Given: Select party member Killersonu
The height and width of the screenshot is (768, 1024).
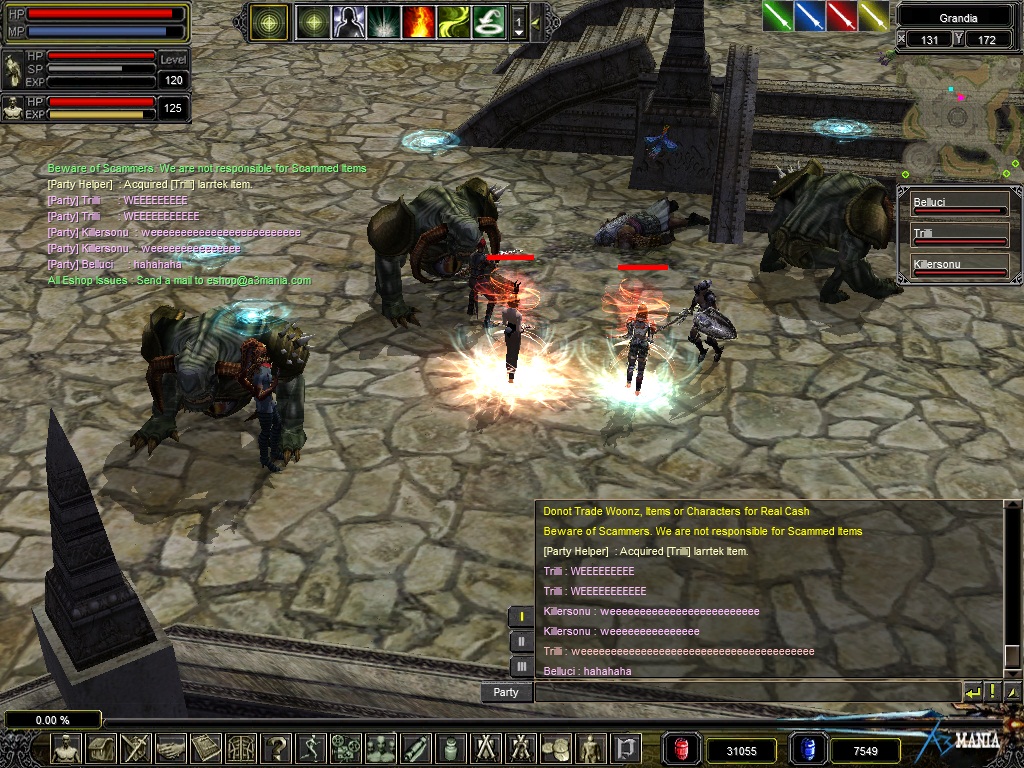Looking at the screenshot, I should click(958, 267).
